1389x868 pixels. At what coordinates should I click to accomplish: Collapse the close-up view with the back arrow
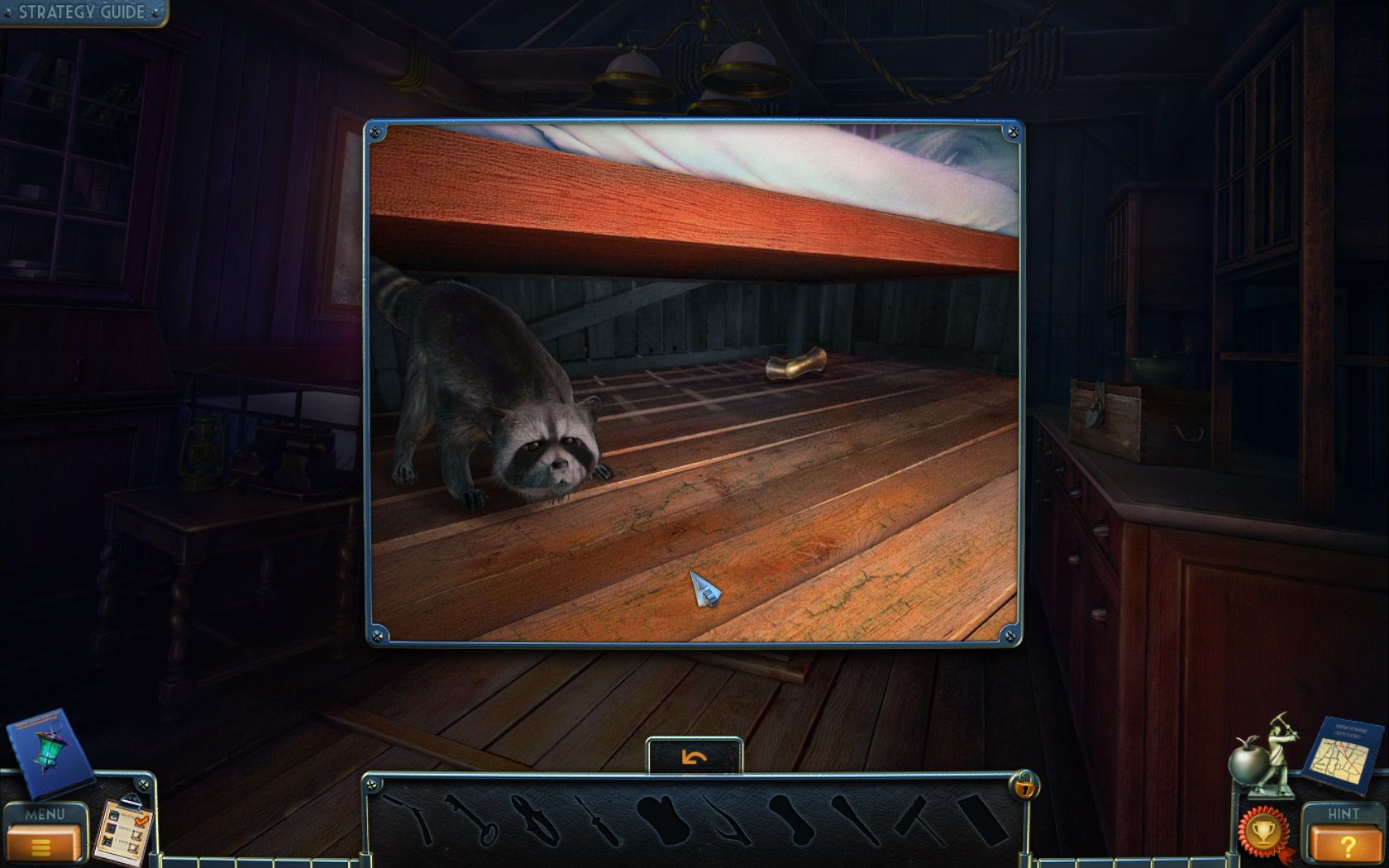click(694, 755)
